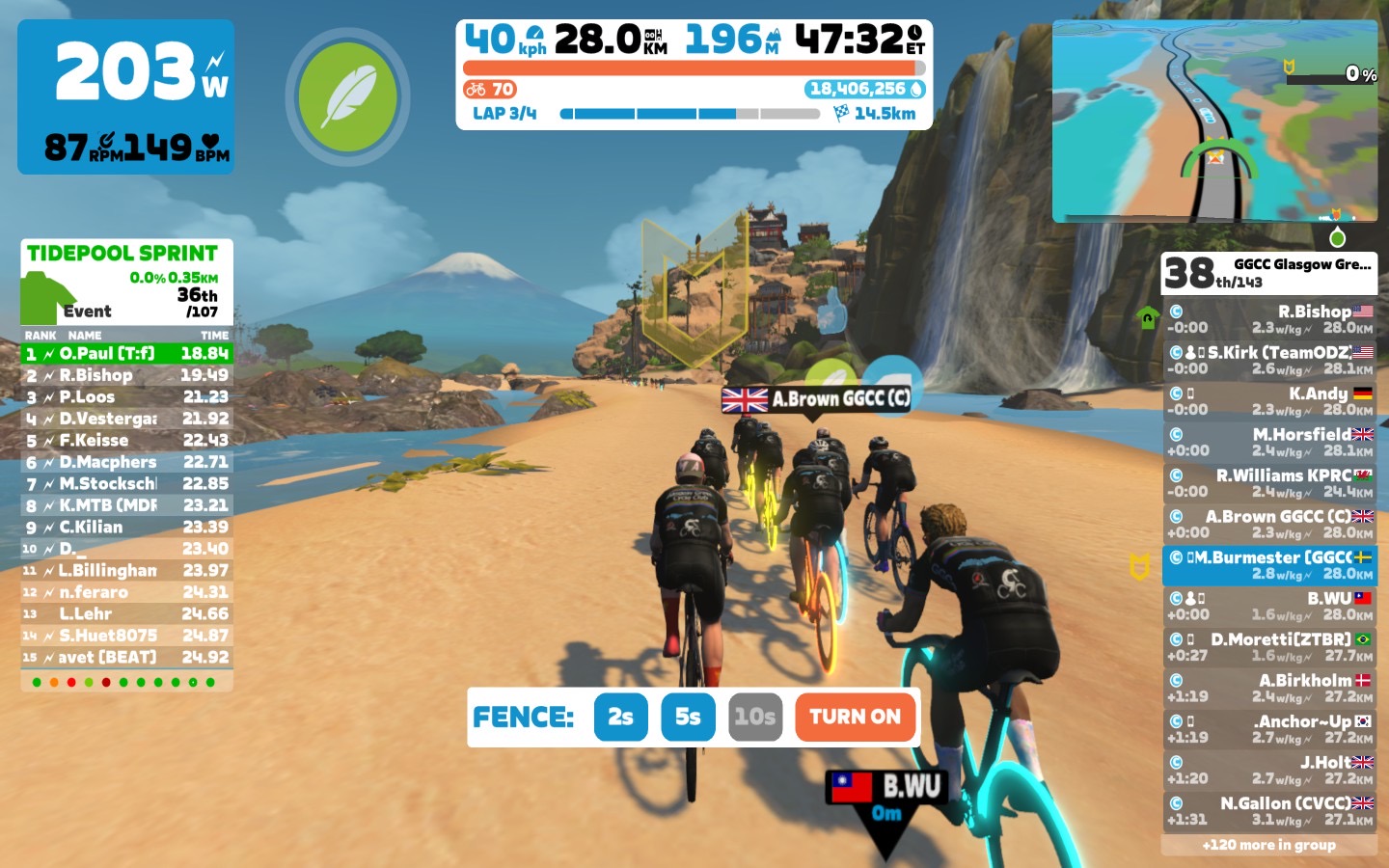
Task: Choose the 5s fence option
Action: (688, 717)
